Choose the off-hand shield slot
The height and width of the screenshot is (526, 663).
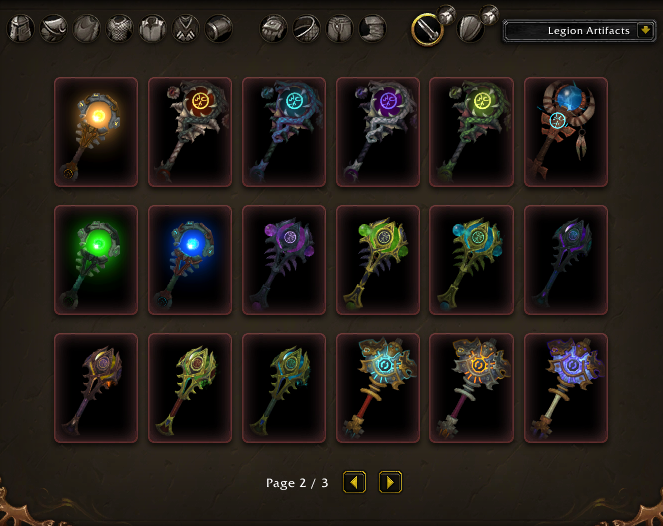471,29
